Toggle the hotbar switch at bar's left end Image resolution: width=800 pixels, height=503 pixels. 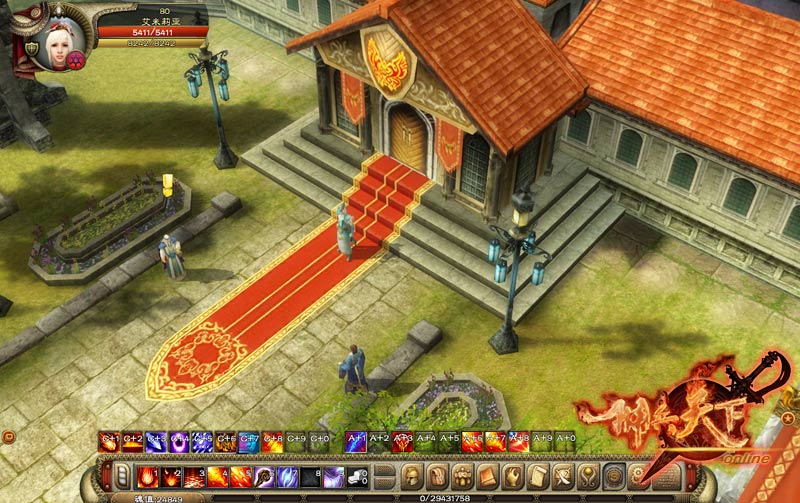(121, 475)
